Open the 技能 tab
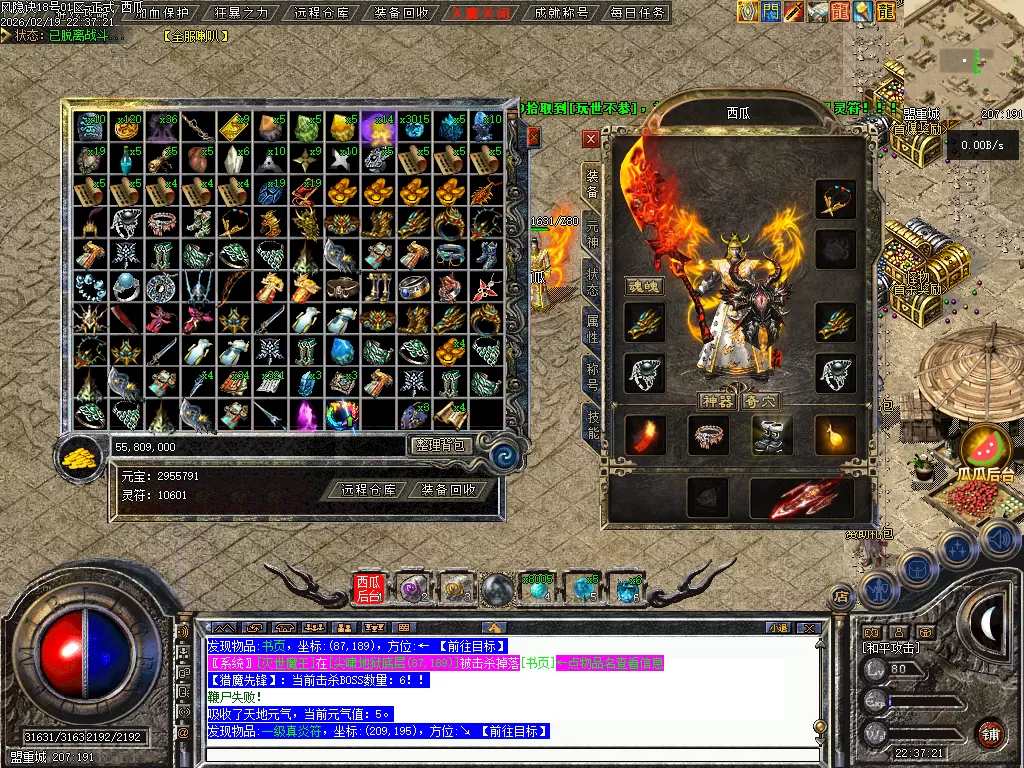This screenshot has width=1024, height=768. 592,423
